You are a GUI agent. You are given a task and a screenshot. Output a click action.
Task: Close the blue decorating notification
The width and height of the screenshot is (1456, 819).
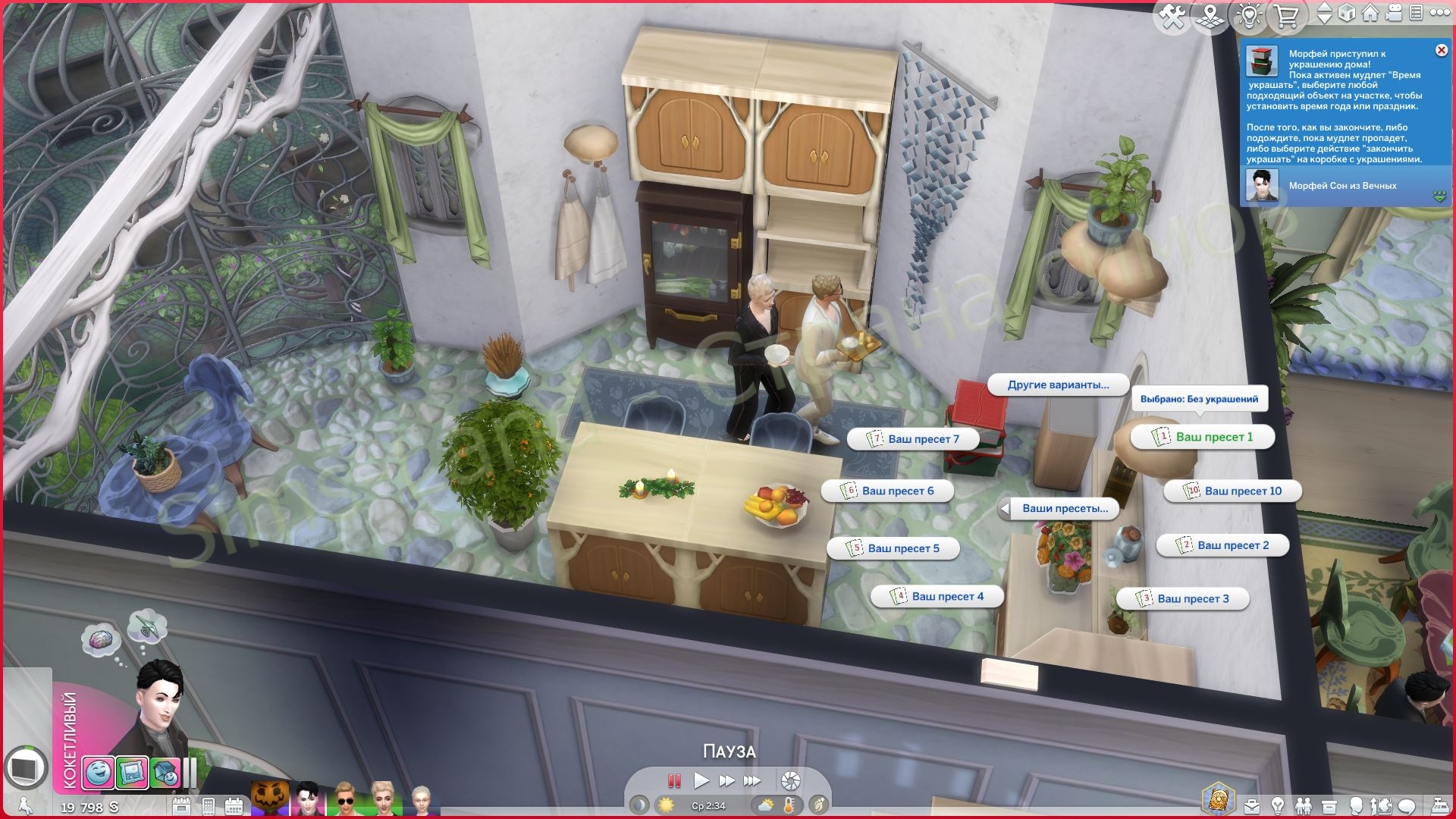pyautogui.click(x=1441, y=51)
